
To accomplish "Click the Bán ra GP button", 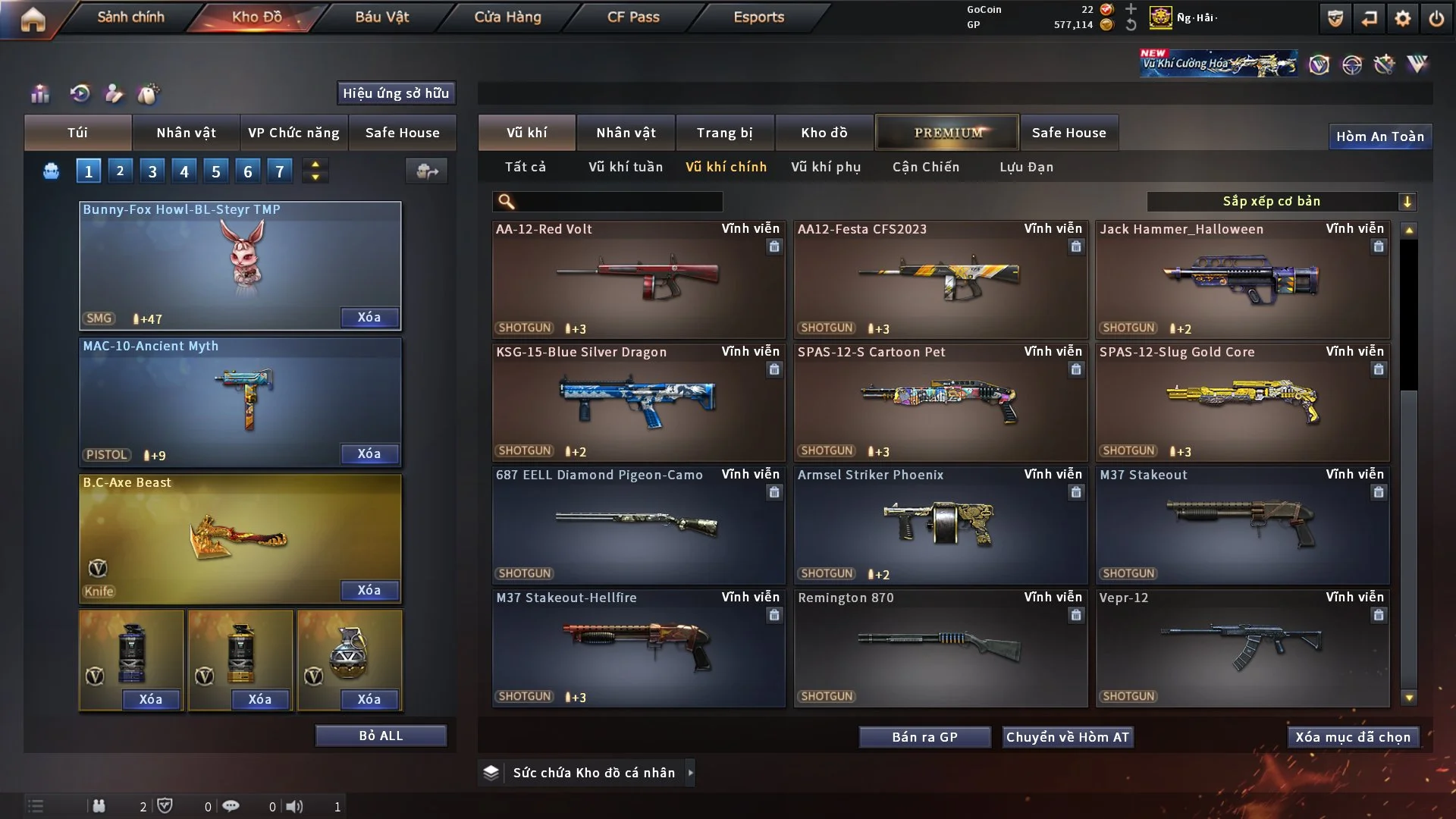I will pyautogui.click(x=924, y=737).
